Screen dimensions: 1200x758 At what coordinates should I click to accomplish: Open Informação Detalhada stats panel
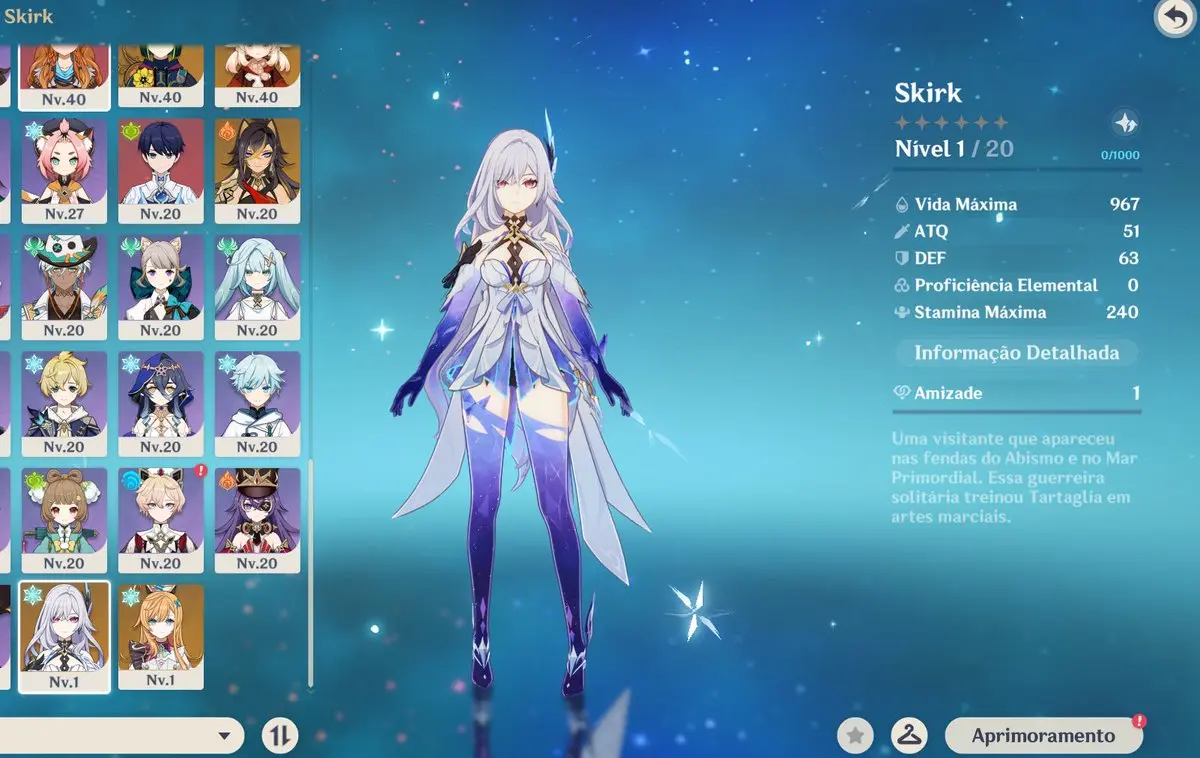[x=1016, y=353]
